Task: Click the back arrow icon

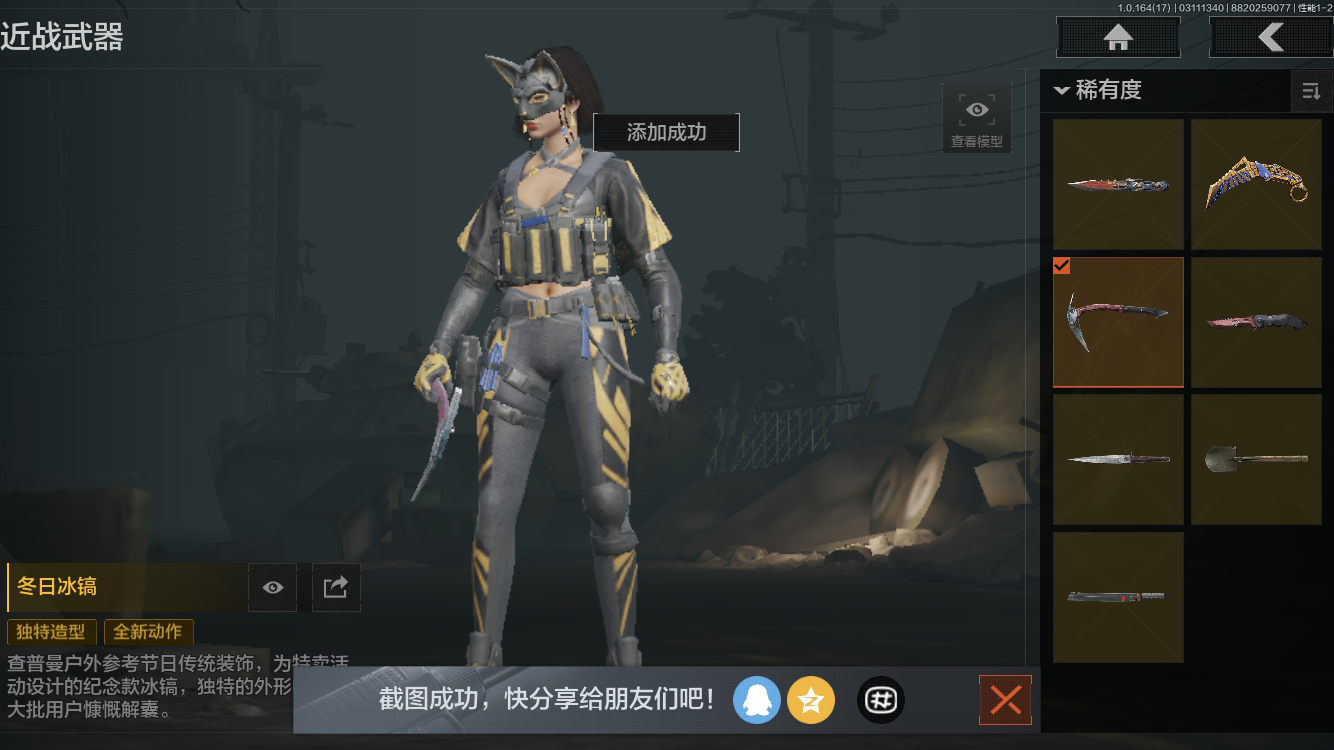Action: (1271, 37)
